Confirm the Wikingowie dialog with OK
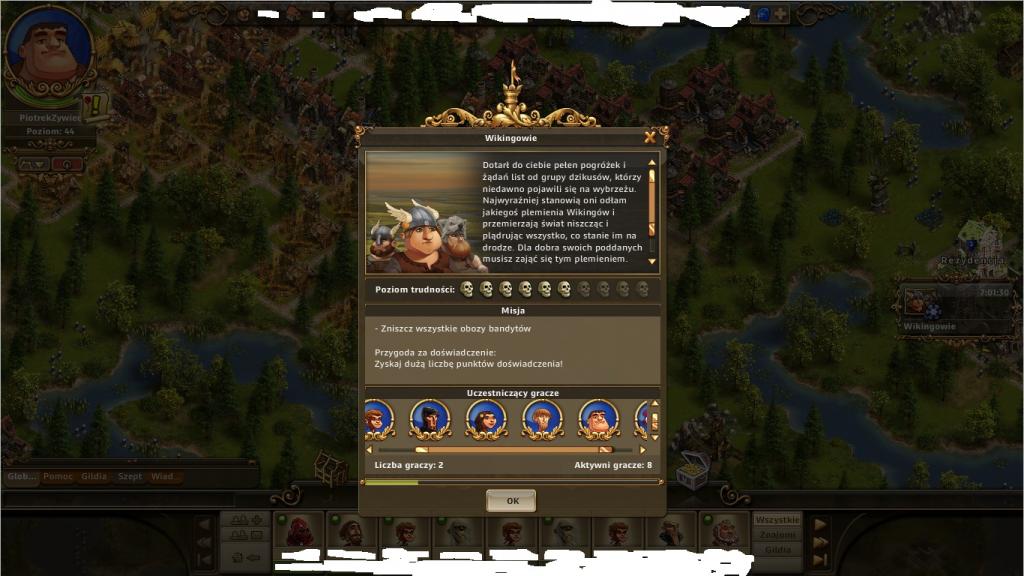The height and width of the screenshot is (576, 1024). (x=511, y=500)
